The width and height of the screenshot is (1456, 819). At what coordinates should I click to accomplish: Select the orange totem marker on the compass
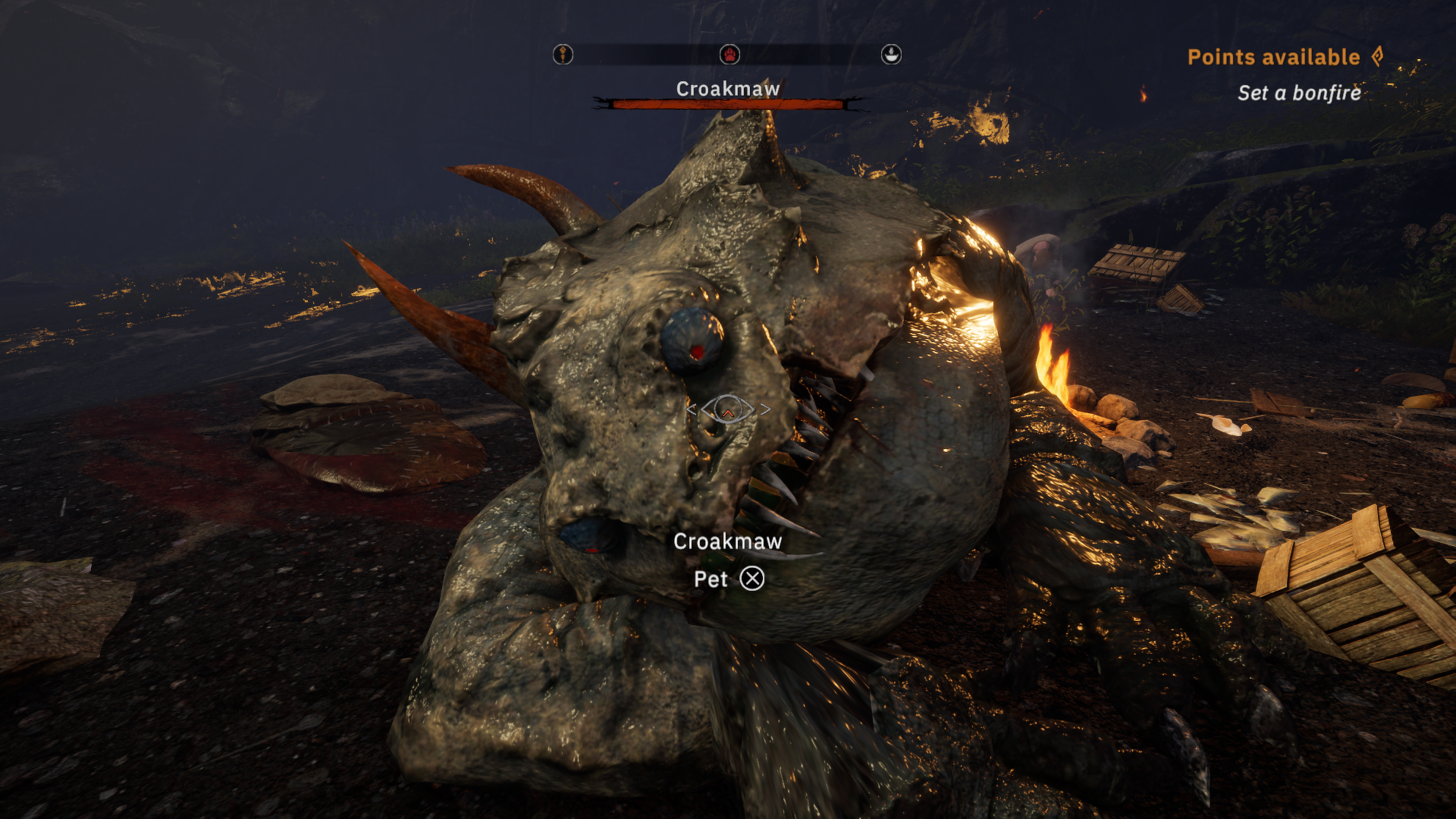point(563,55)
